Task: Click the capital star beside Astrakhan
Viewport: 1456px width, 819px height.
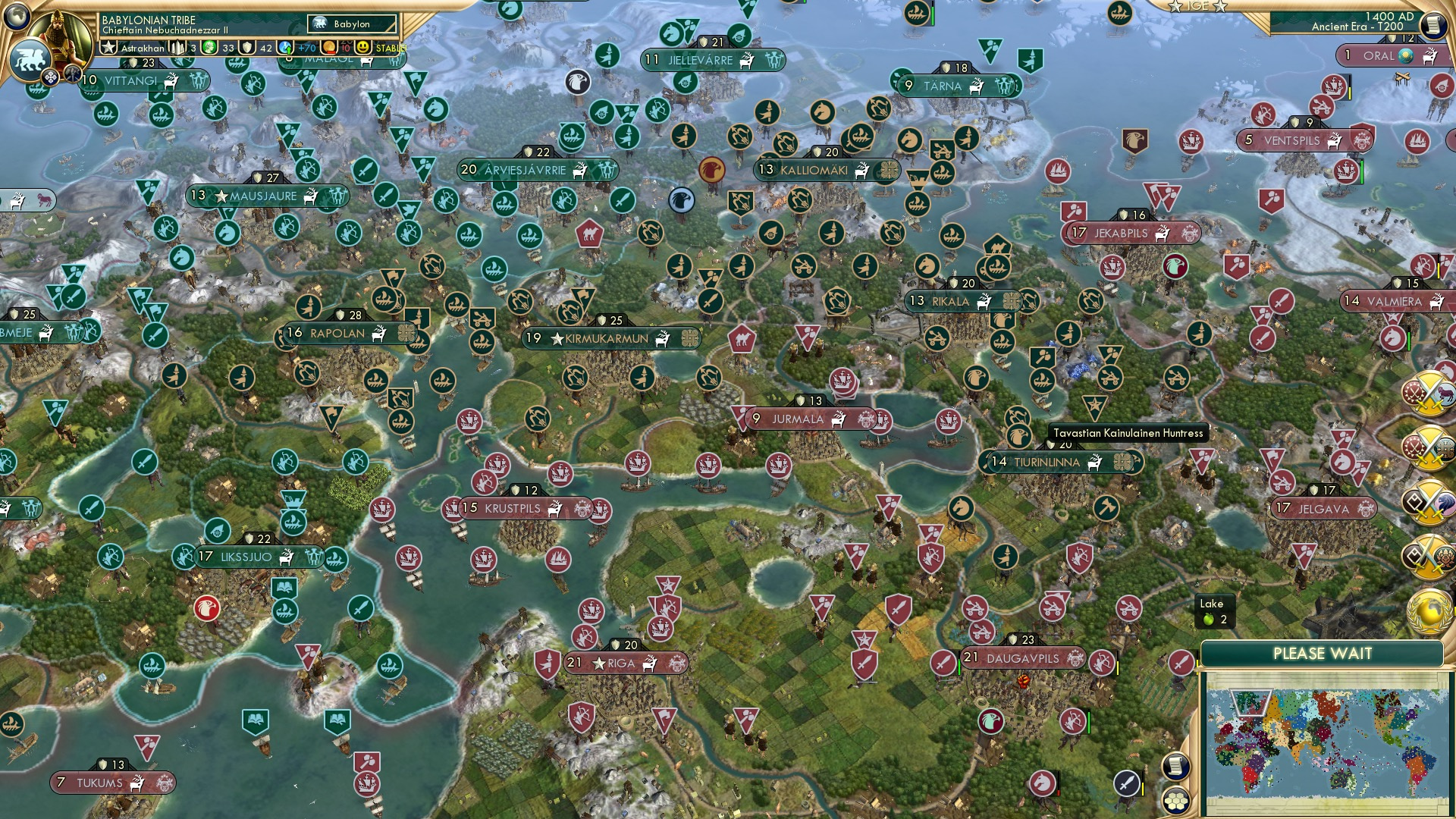Action: click(x=108, y=47)
